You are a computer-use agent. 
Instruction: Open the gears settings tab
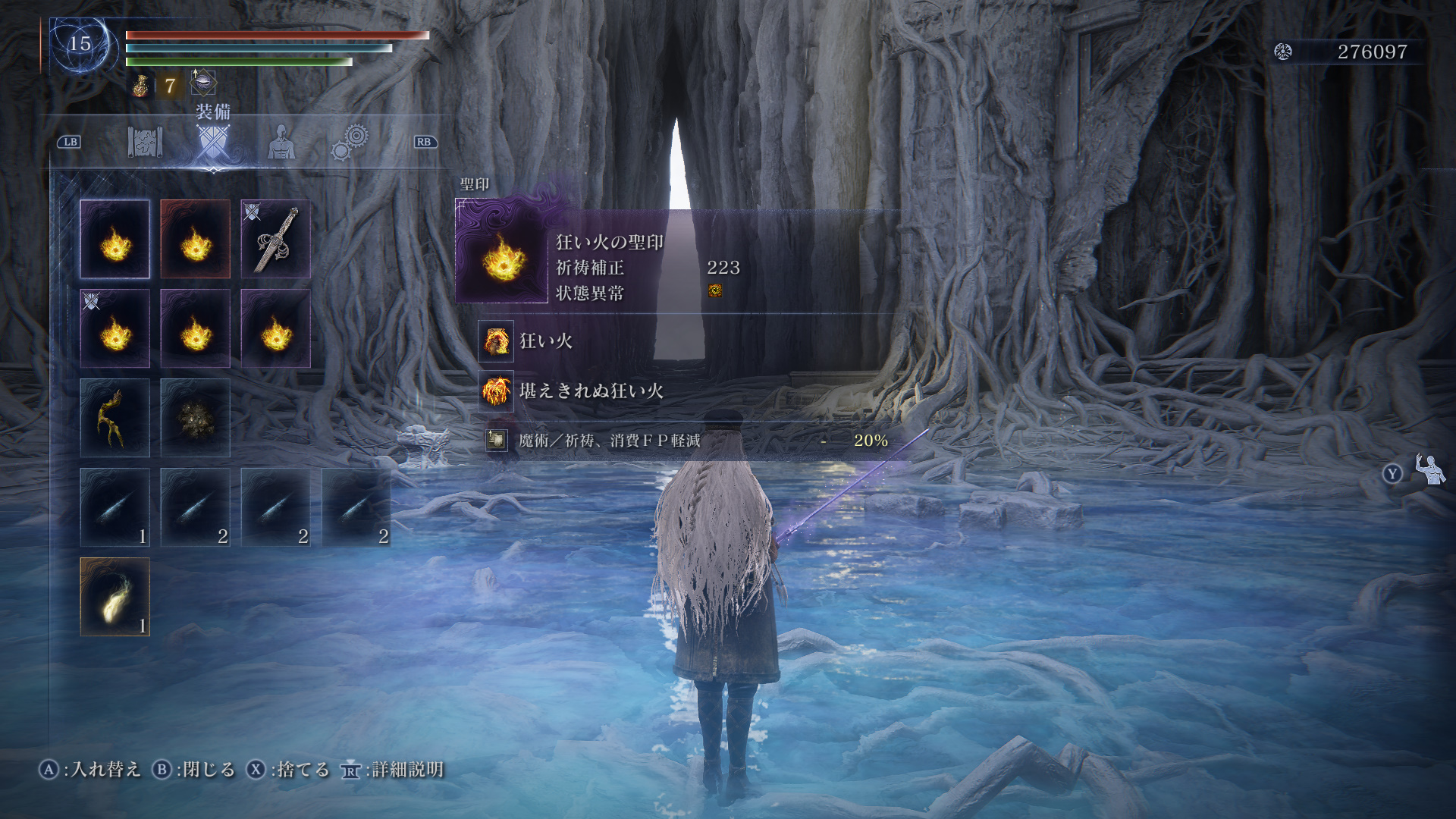tap(350, 142)
